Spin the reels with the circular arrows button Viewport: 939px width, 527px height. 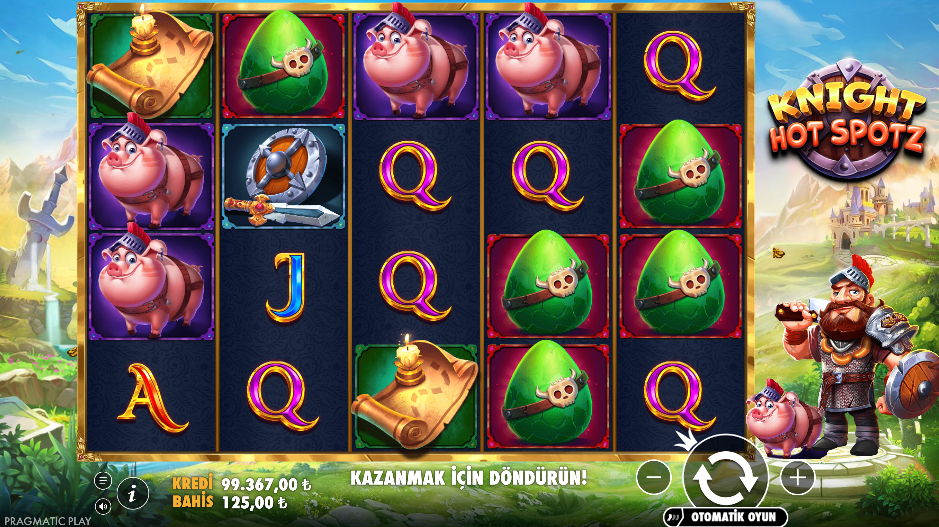[x=725, y=478]
